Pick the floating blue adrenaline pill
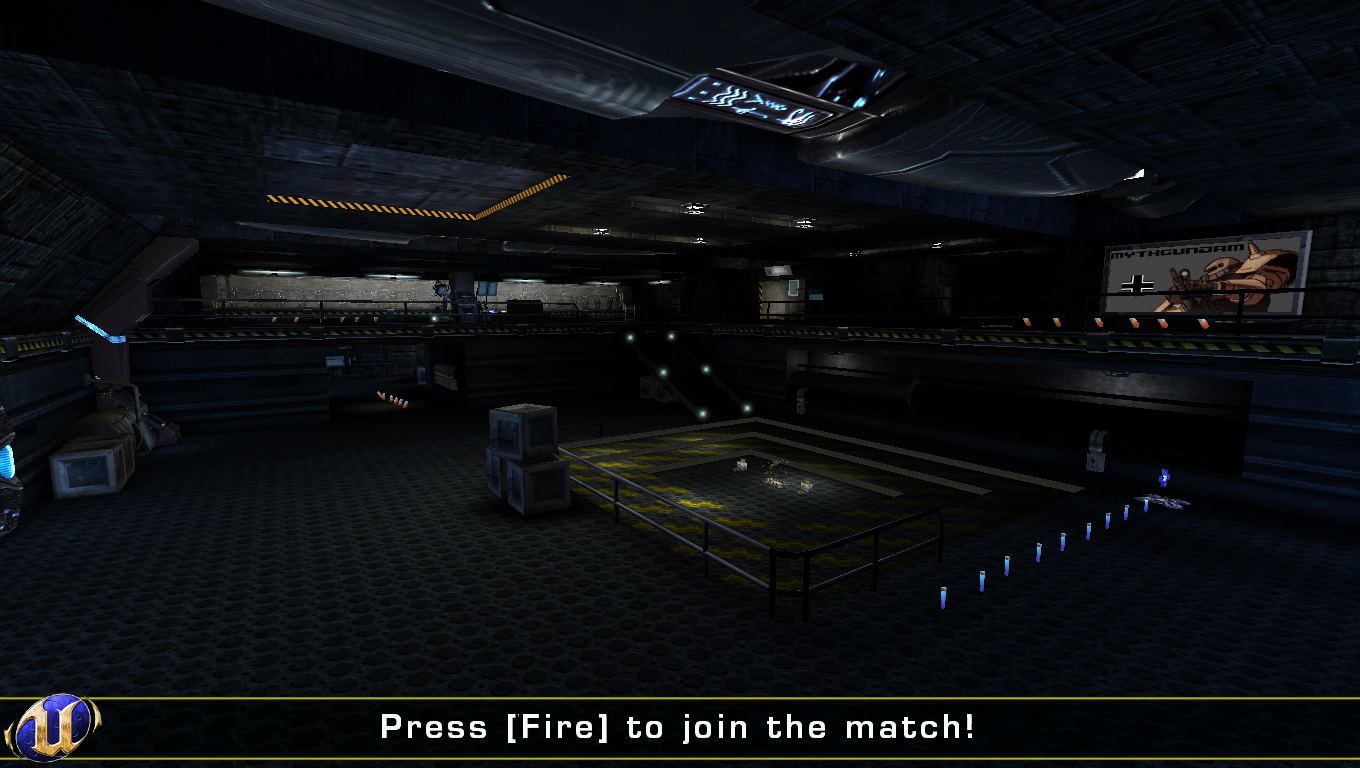1360x768 pixels. tap(1164, 478)
